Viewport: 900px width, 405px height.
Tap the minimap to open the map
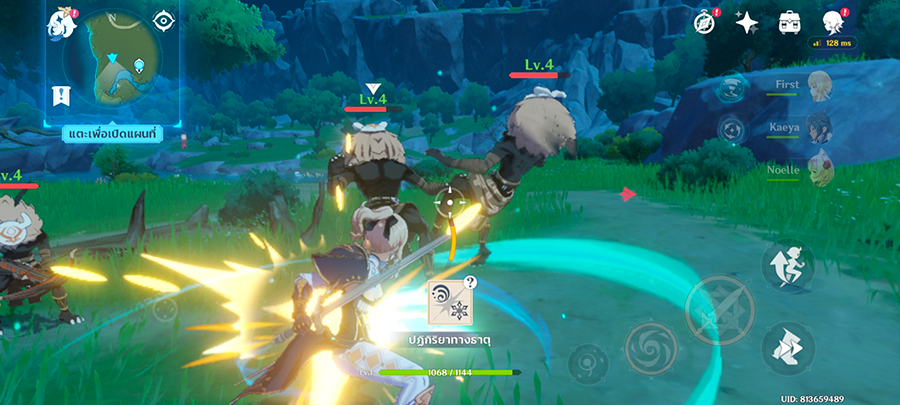[112, 63]
